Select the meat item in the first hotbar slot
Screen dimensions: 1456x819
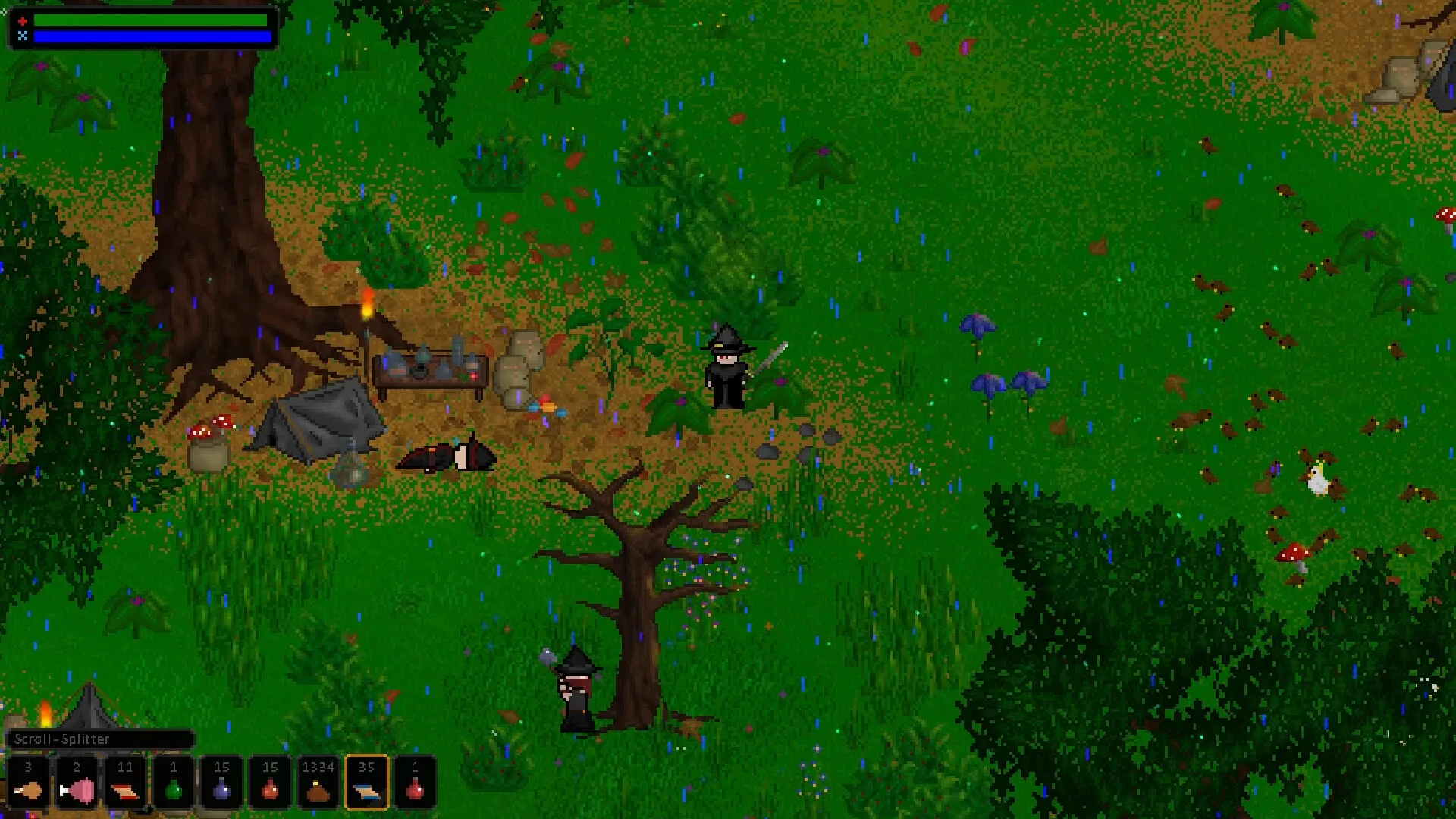[x=30, y=791]
